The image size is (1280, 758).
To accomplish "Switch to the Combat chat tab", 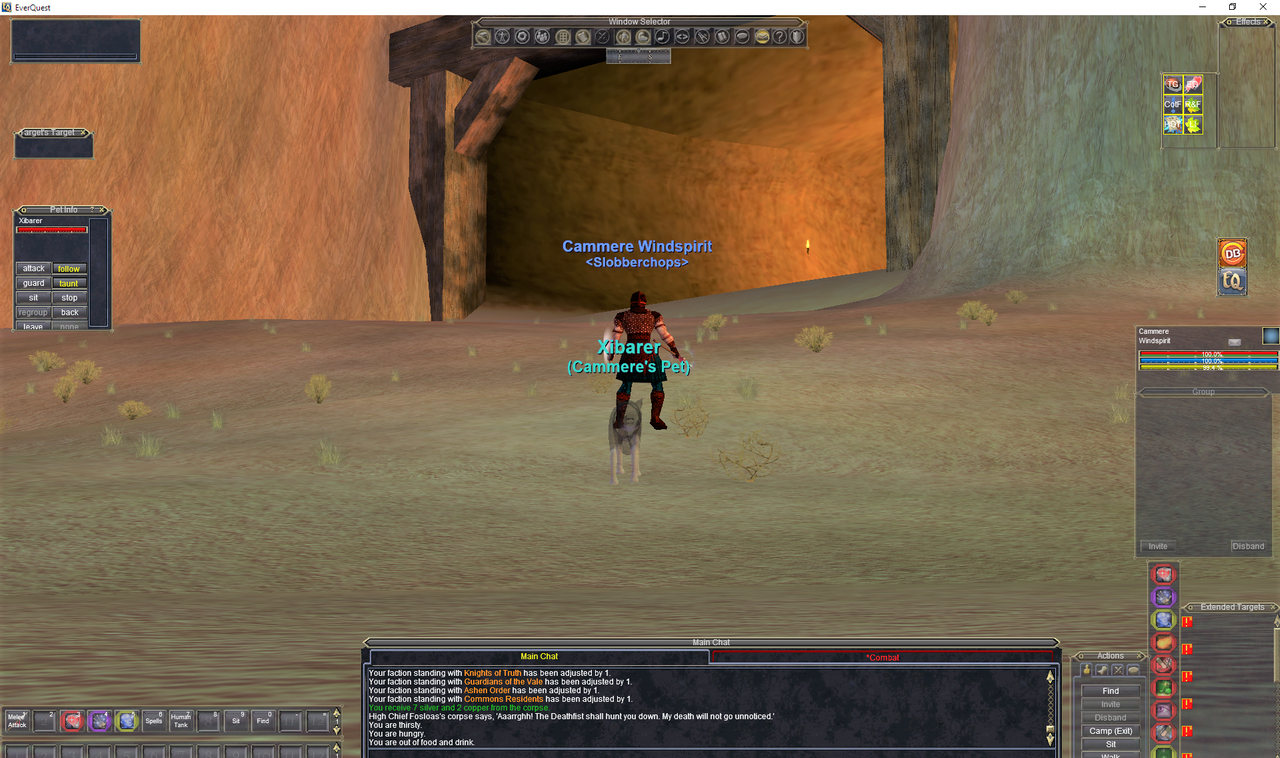I will click(x=883, y=657).
